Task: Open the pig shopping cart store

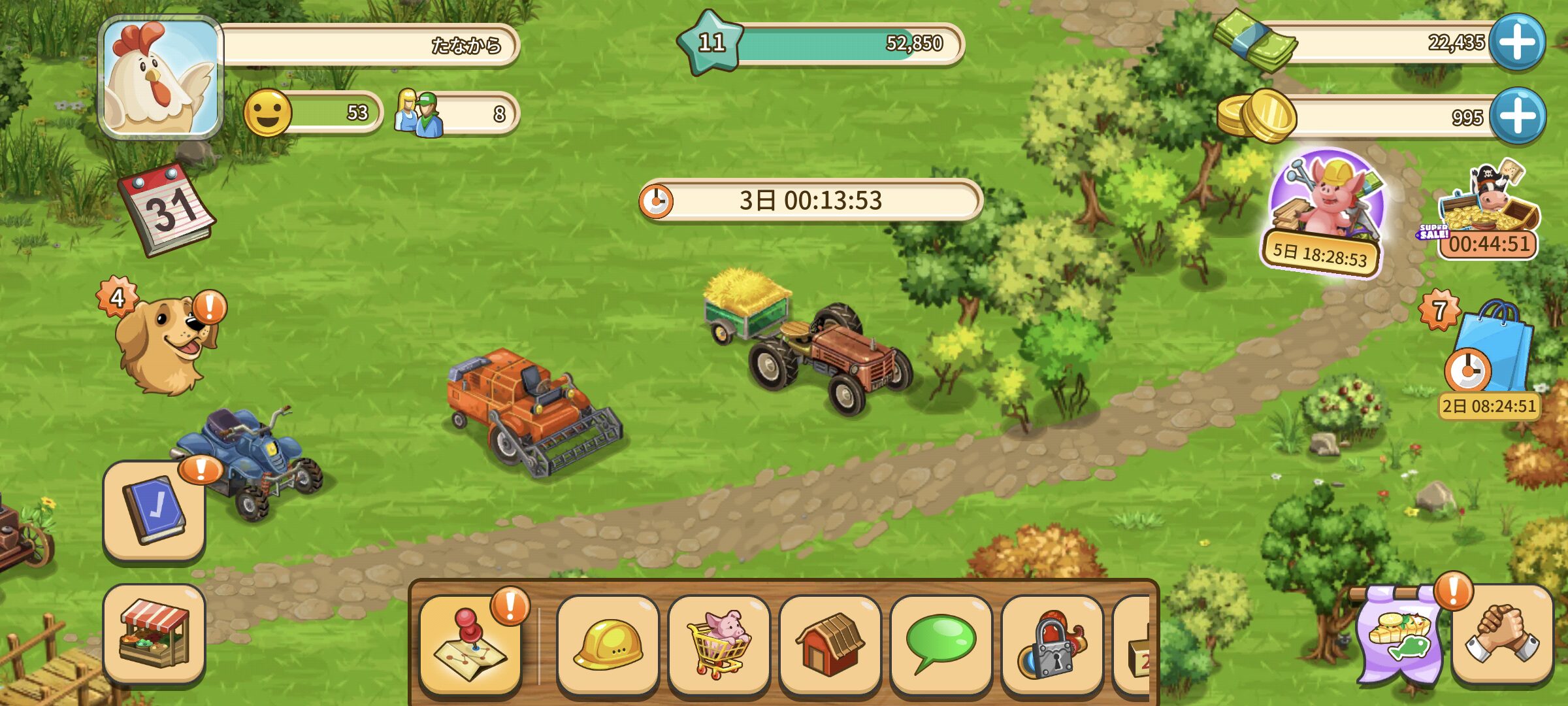Action: coord(719,644)
